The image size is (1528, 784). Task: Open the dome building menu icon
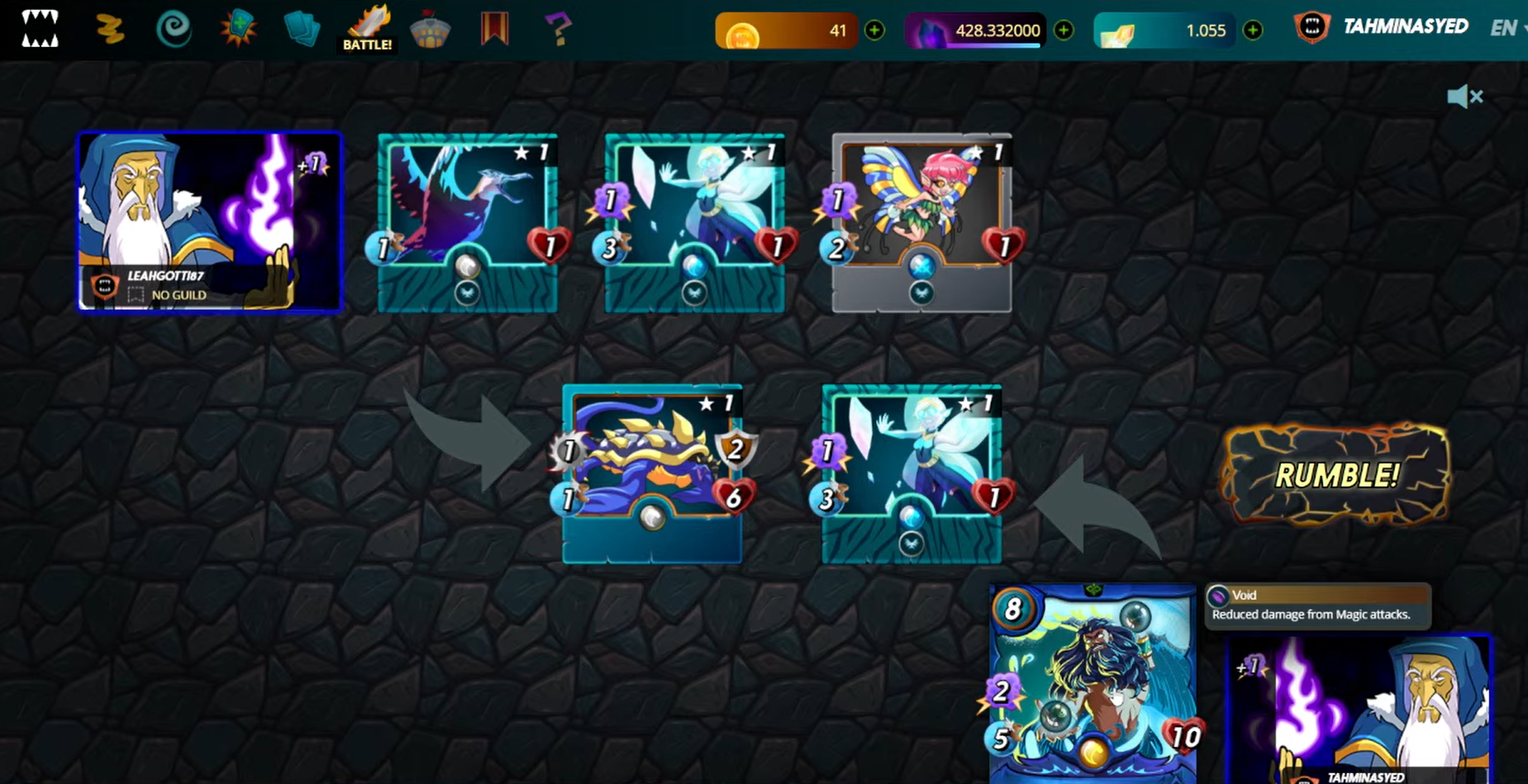point(431,30)
